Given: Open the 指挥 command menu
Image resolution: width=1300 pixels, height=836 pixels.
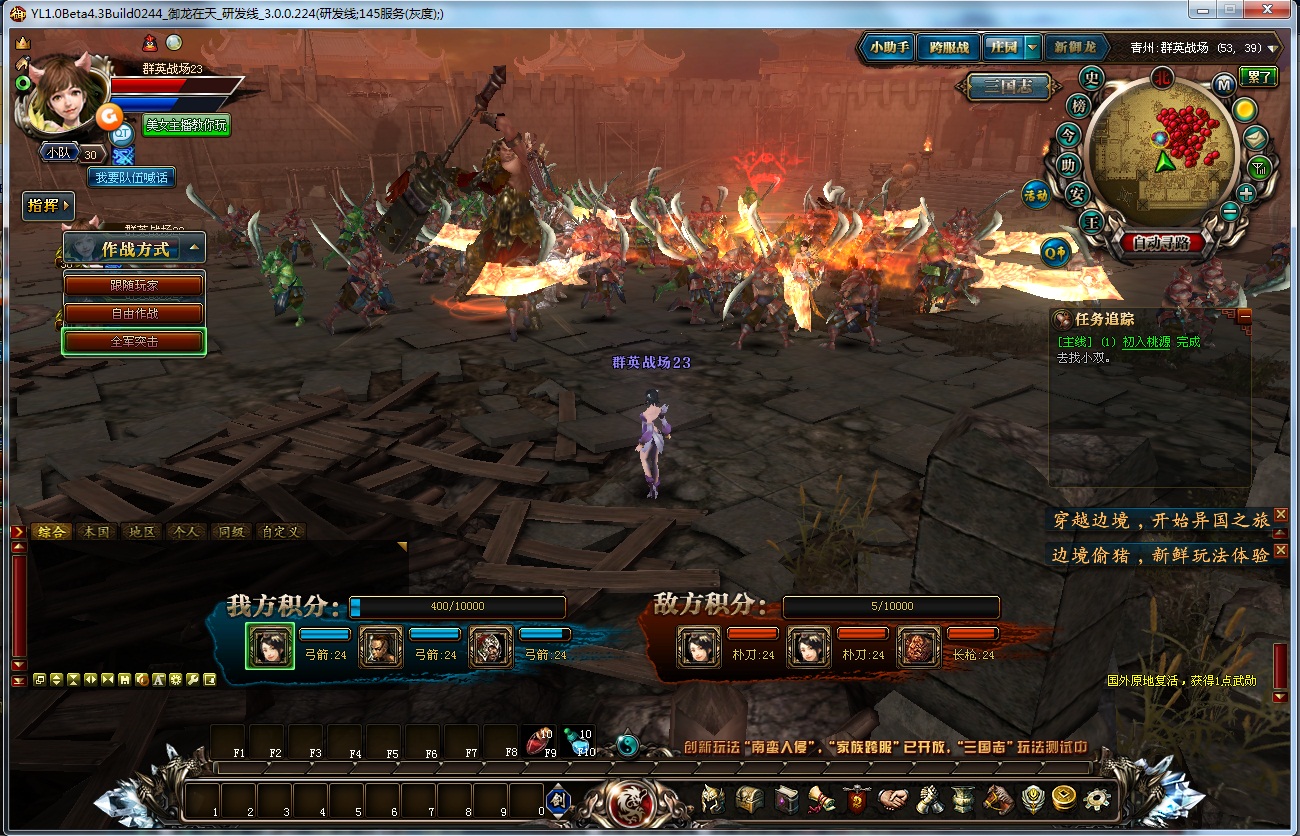Looking at the screenshot, I should pos(48,206).
